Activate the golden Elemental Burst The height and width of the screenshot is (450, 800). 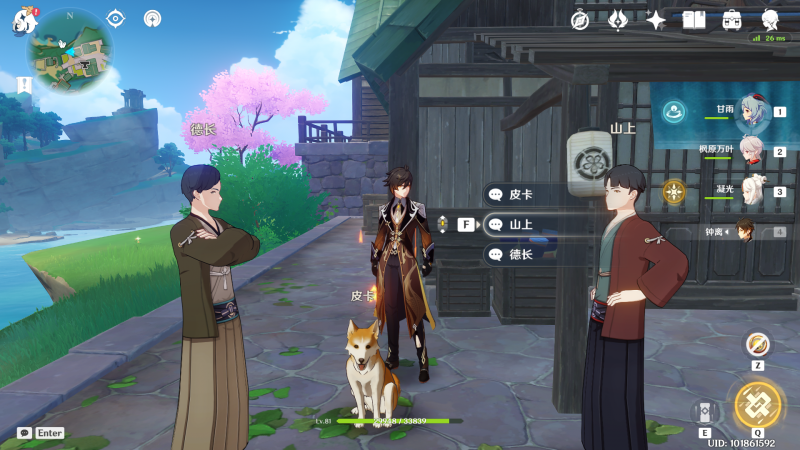click(x=757, y=404)
